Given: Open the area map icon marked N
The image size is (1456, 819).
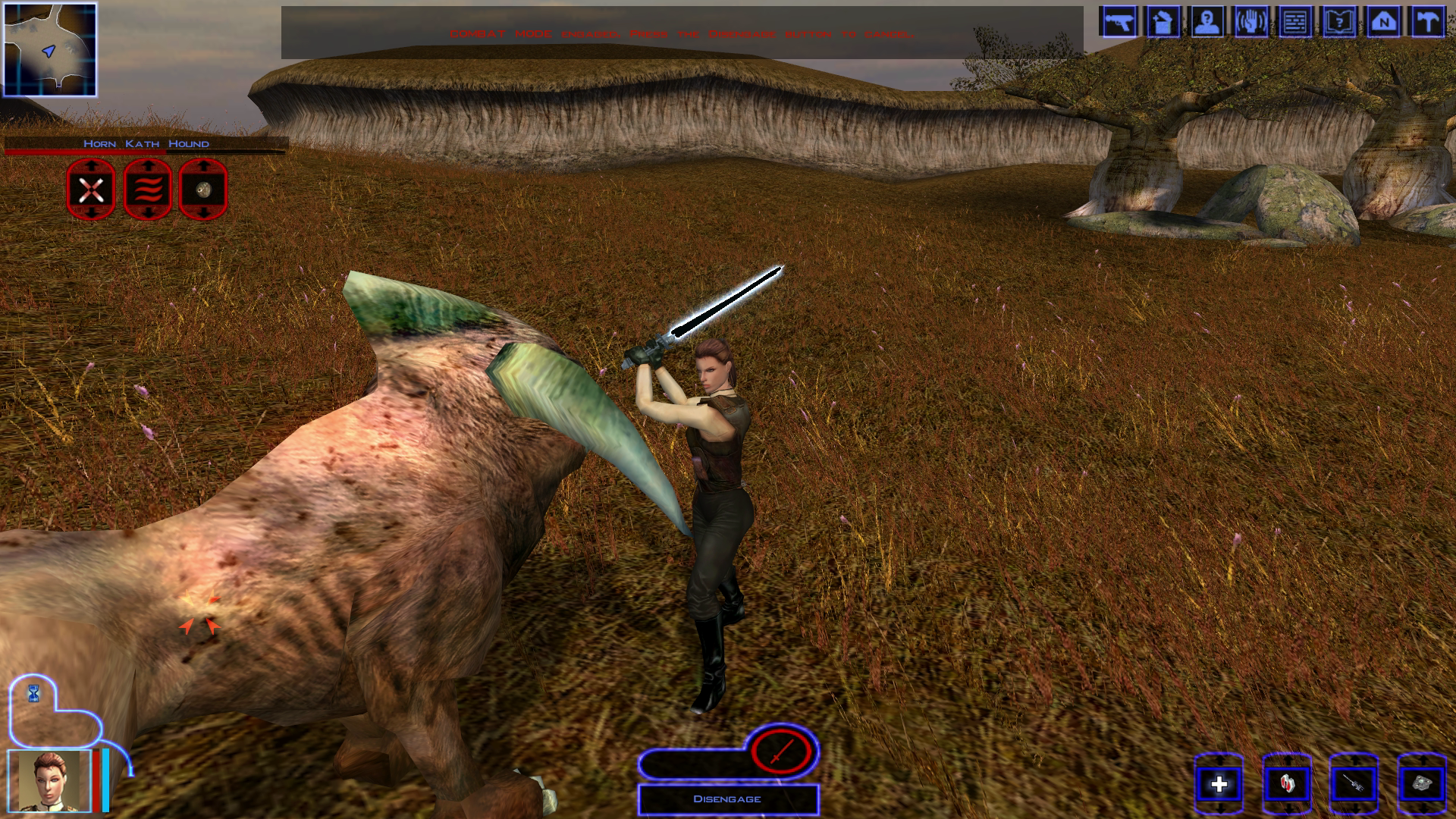Looking at the screenshot, I should pos(1383,21).
